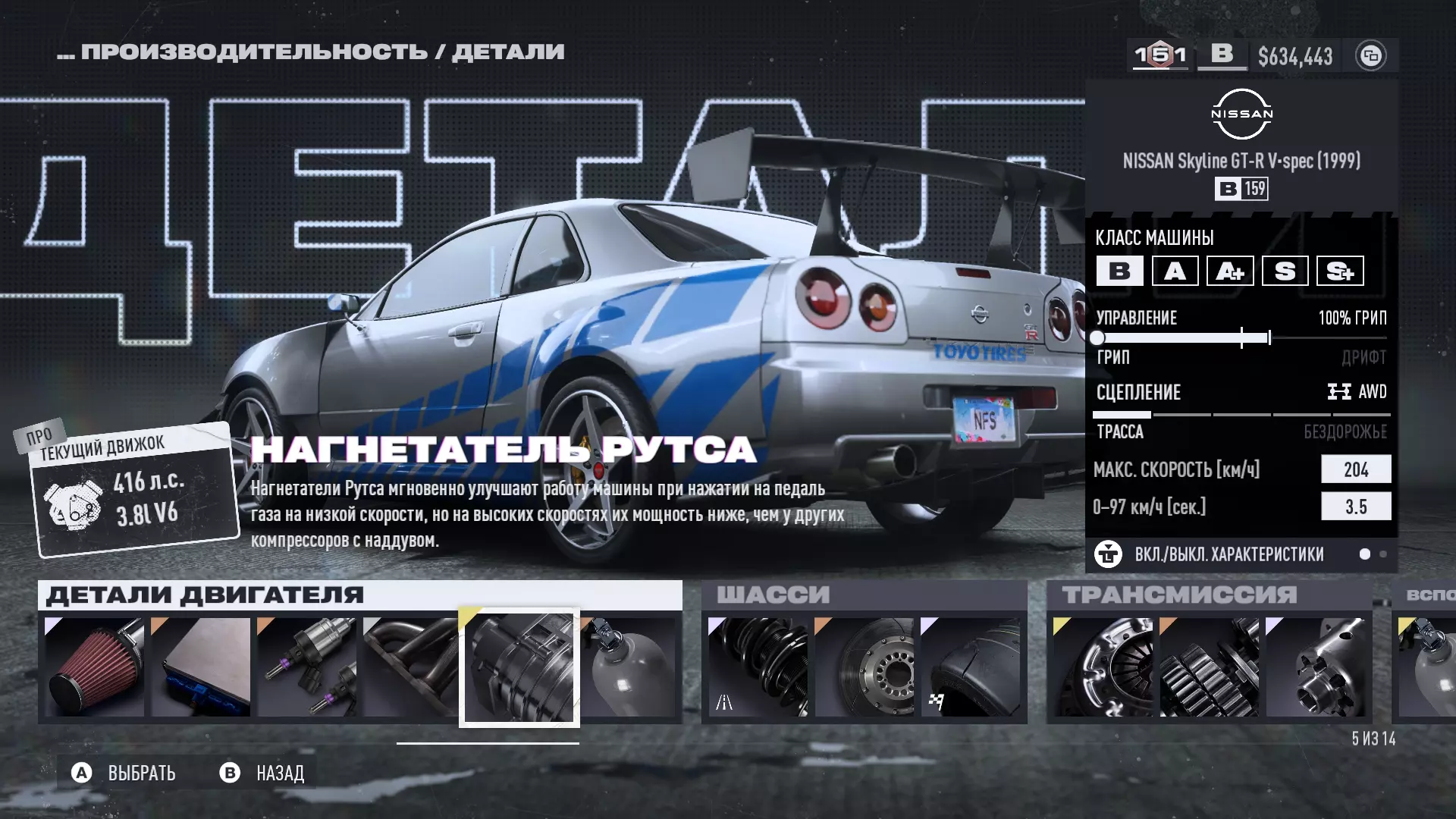The image size is (1456, 819).
Task: Choose car class A+
Action: (x=1230, y=271)
